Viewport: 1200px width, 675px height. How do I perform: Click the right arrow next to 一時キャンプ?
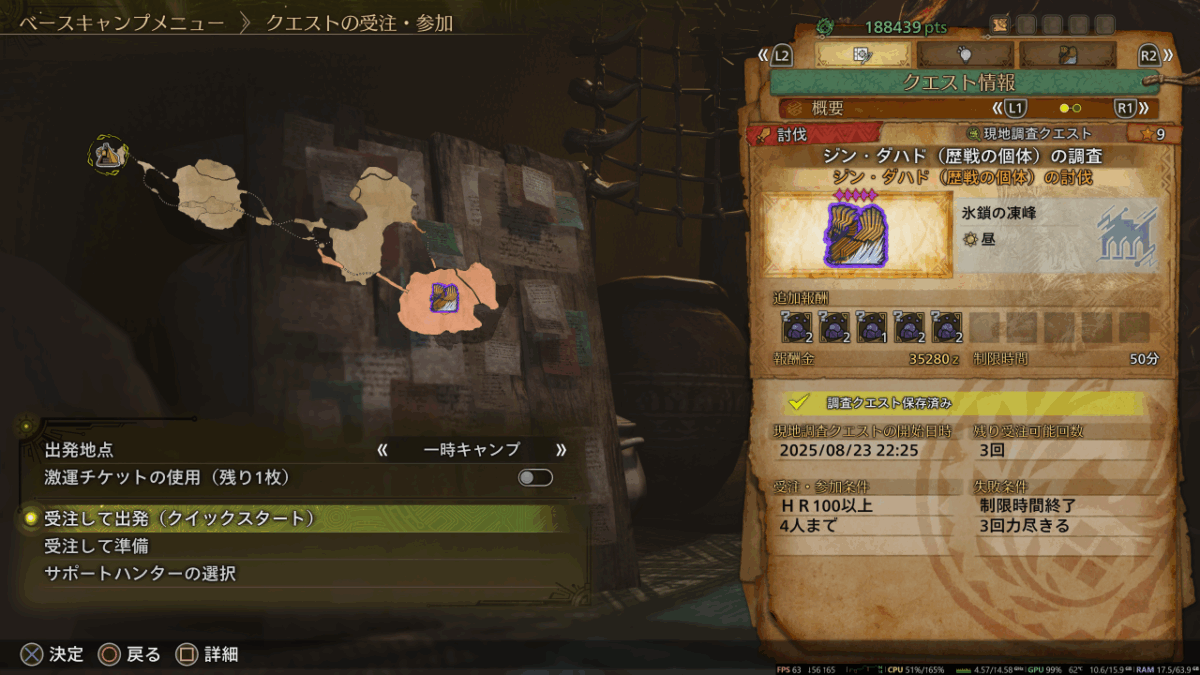561,450
